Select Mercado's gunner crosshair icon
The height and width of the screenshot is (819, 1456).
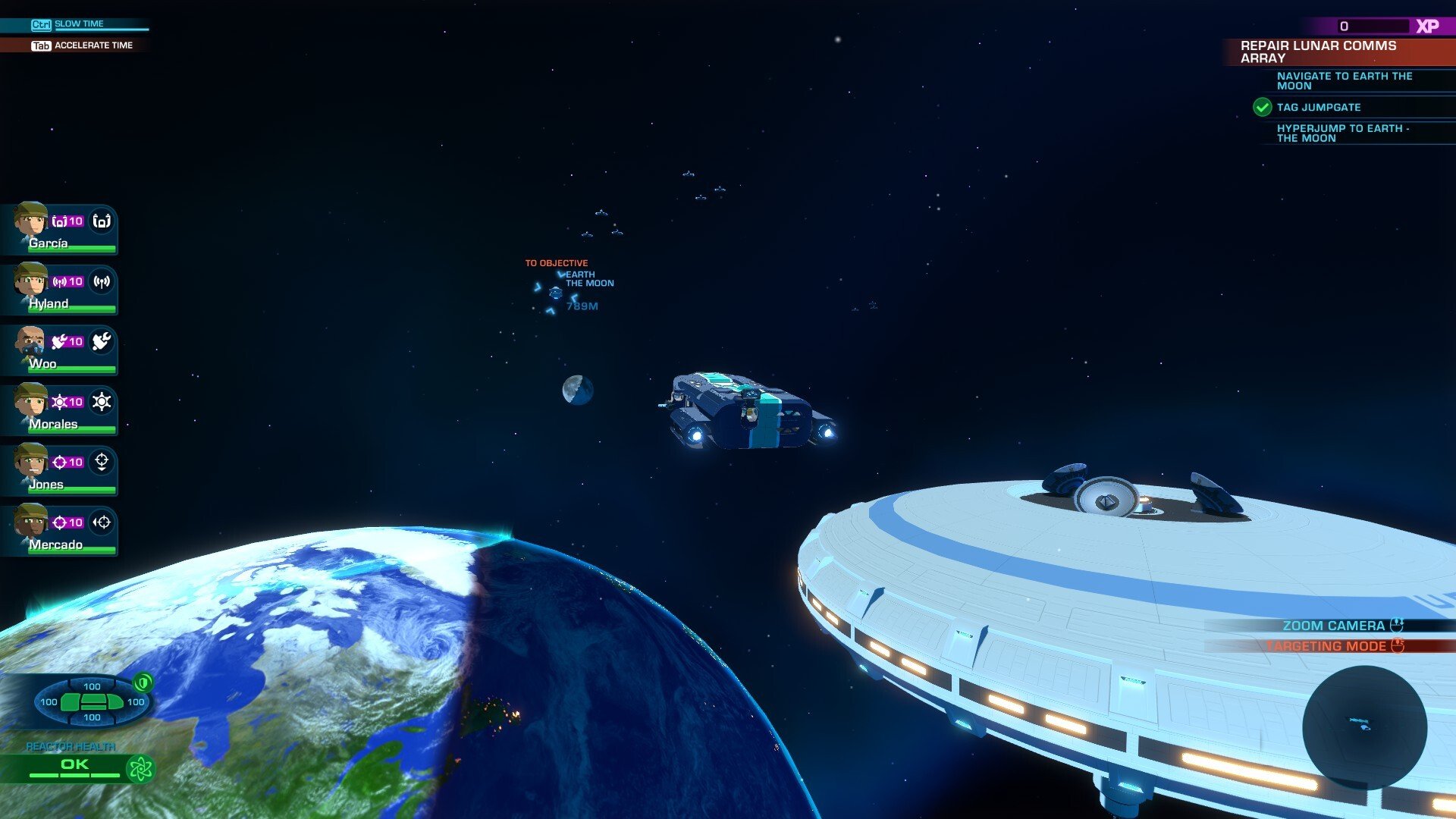click(103, 522)
